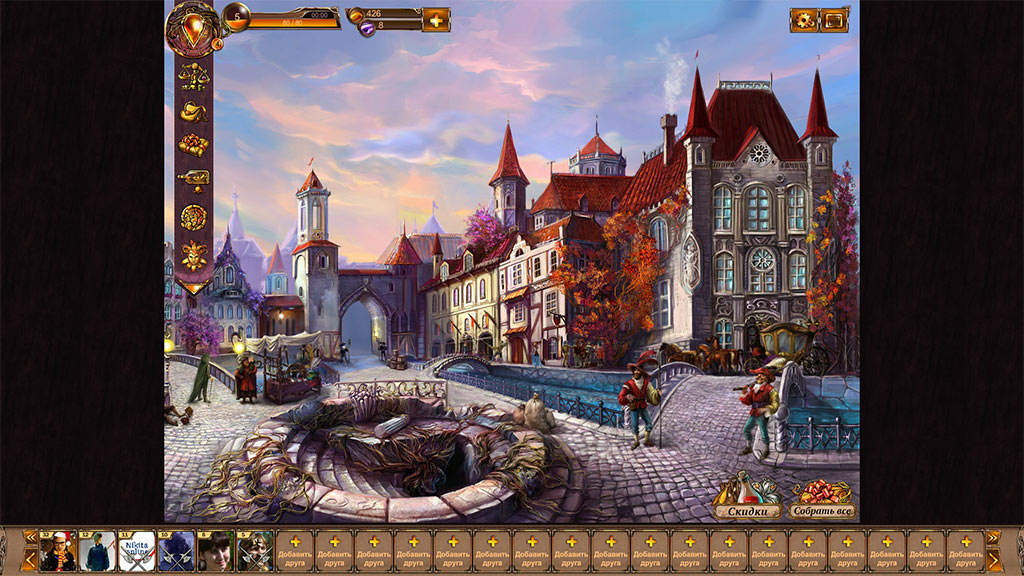
Task: Go to the next friends page
Action: 993,558
